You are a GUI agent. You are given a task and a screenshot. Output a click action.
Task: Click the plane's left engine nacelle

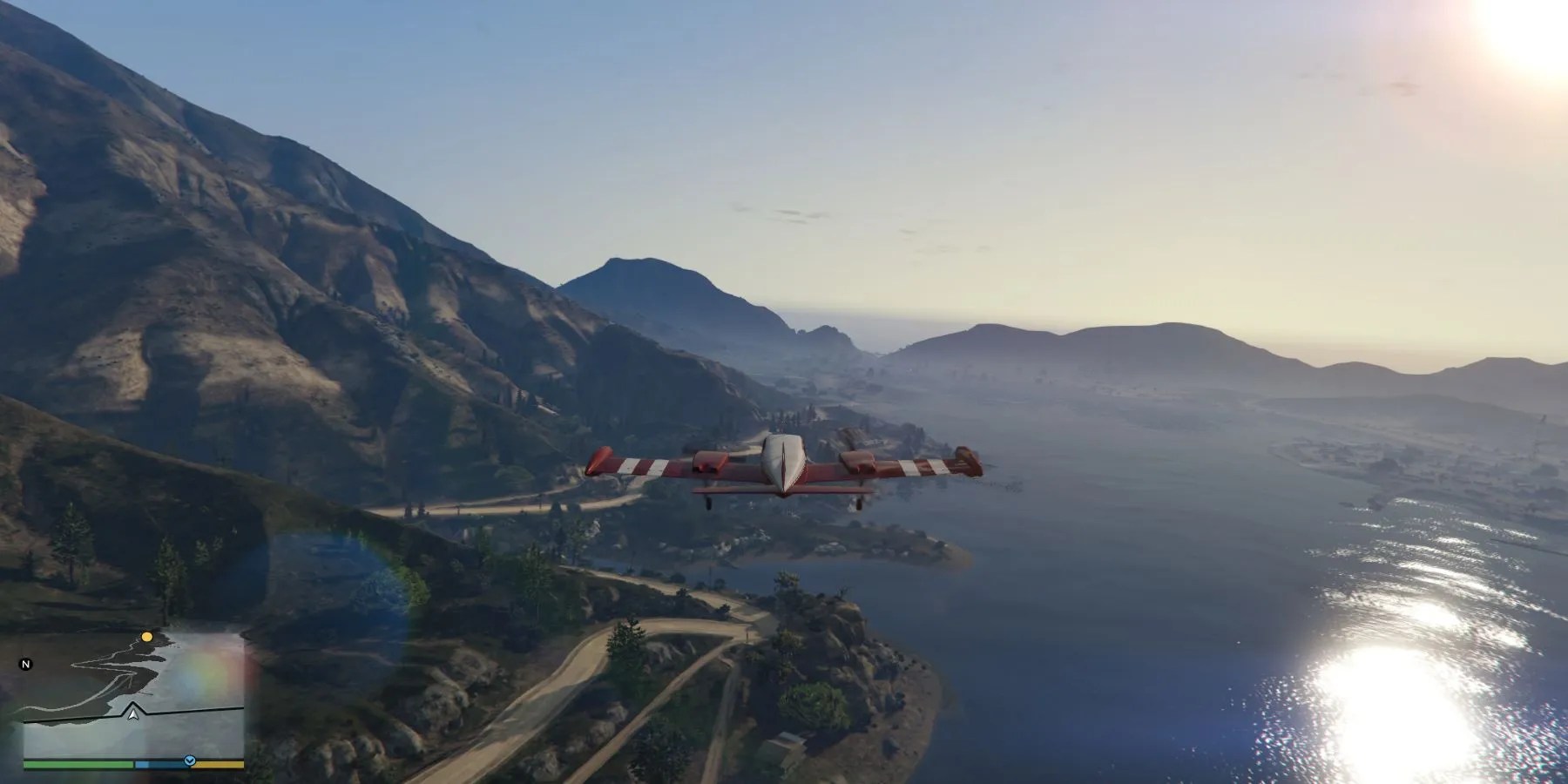pos(709,462)
